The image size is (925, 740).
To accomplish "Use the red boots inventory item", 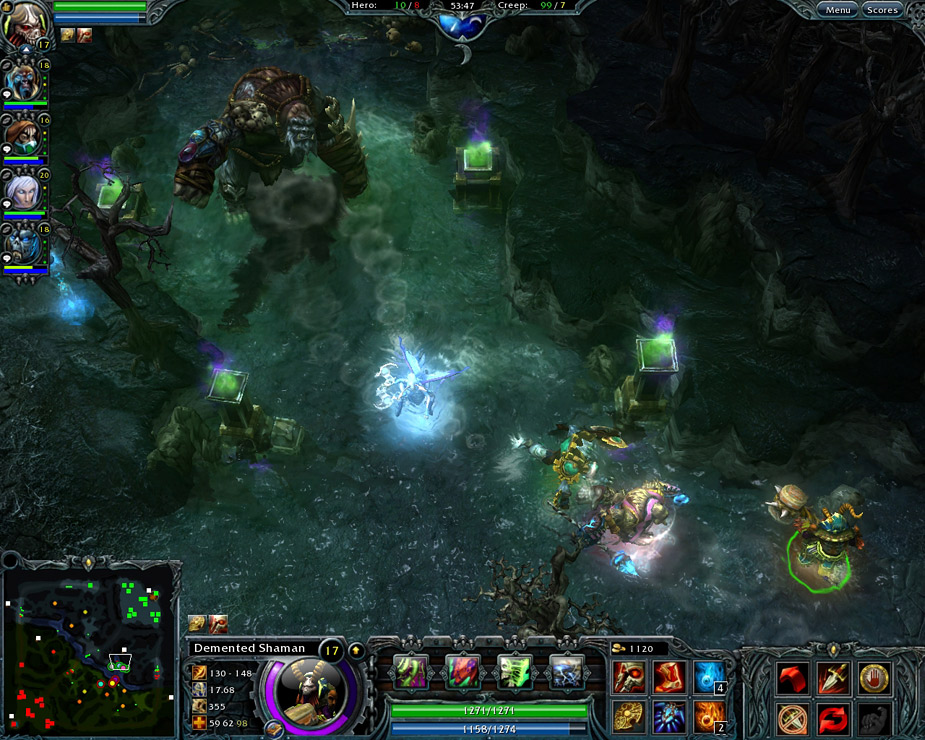I will coord(668,677).
